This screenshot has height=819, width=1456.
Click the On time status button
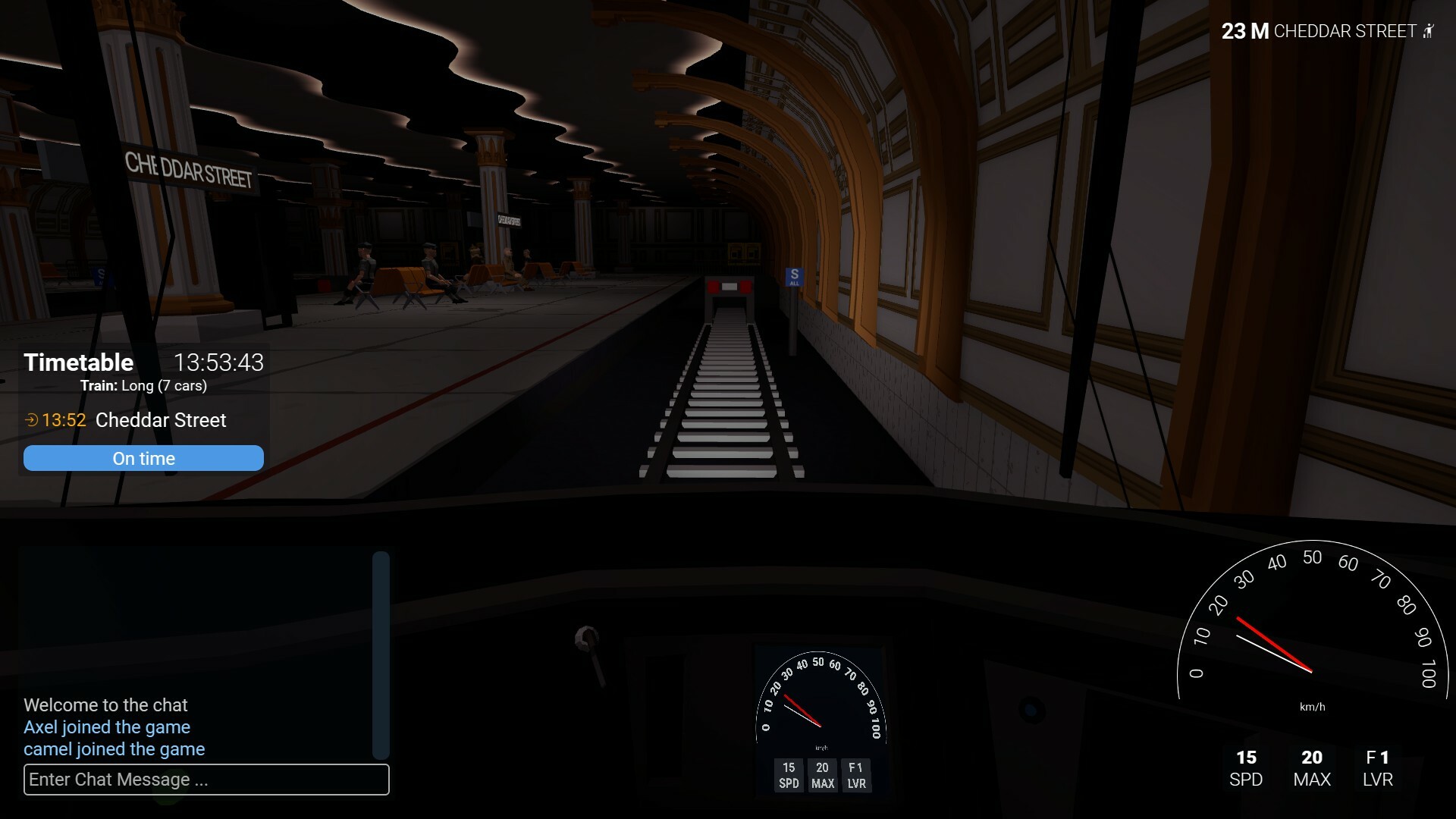point(143,458)
